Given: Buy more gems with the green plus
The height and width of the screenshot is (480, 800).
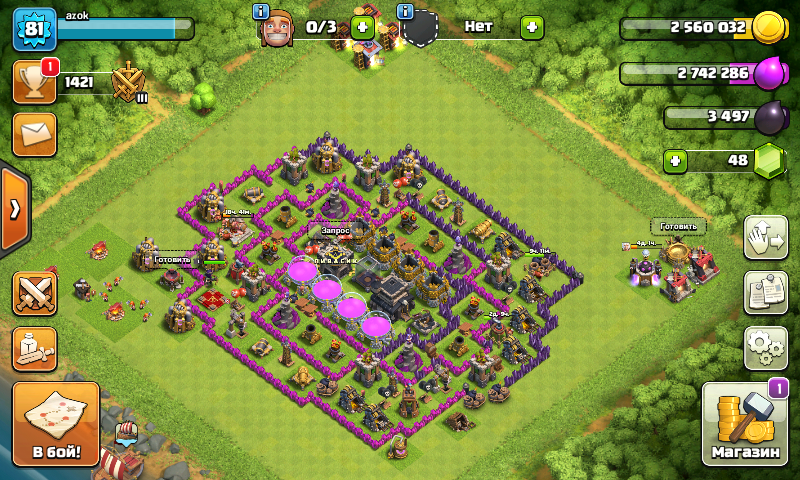Looking at the screenshot, I should [x=677, y=160].
